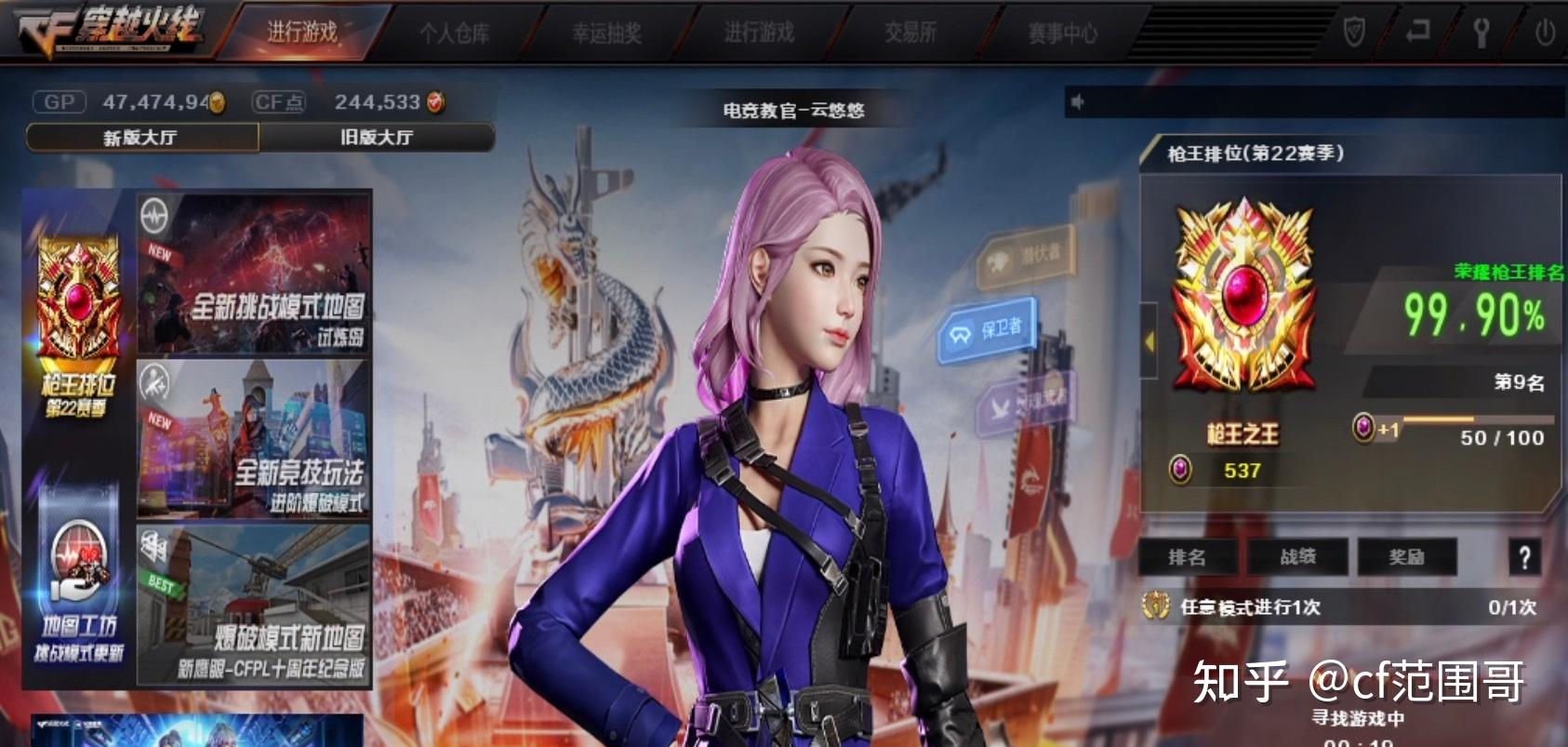This screenshot has height=747, width=1568.
Task: Open the question mark help icon
Action: [1525, 558]
